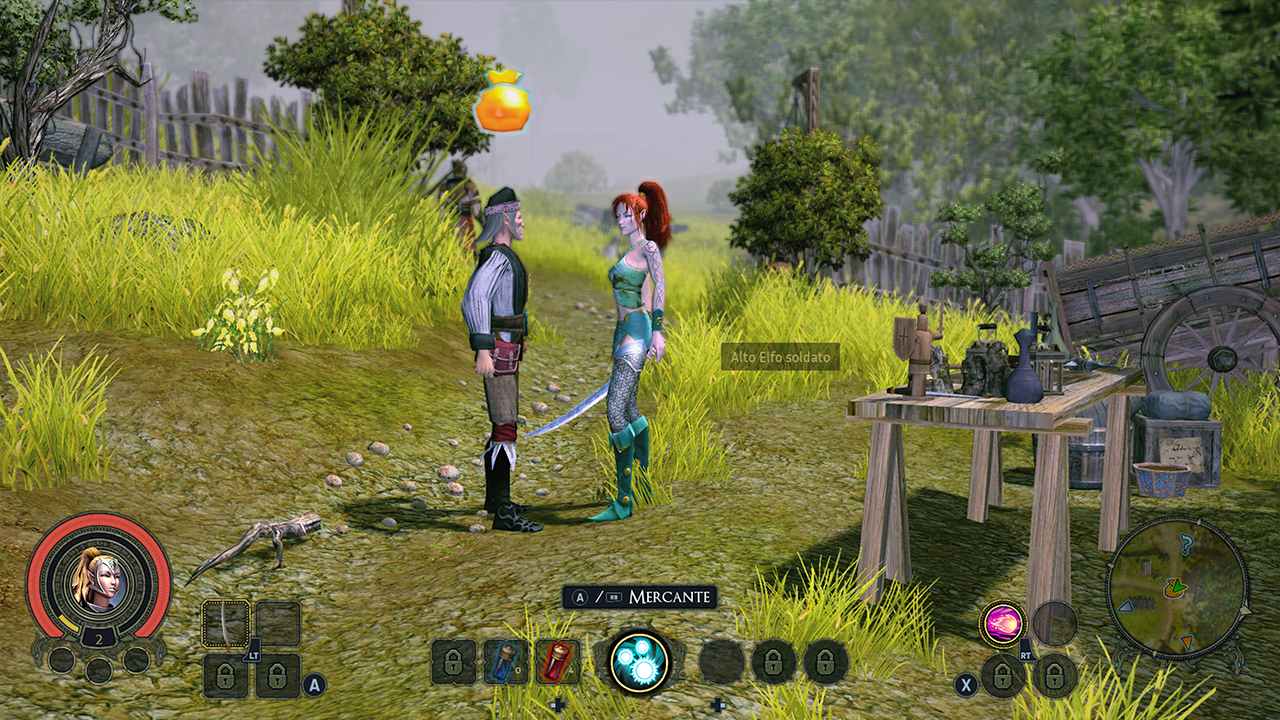Expand the slot with the plus right of the combat art

[717, 704]
